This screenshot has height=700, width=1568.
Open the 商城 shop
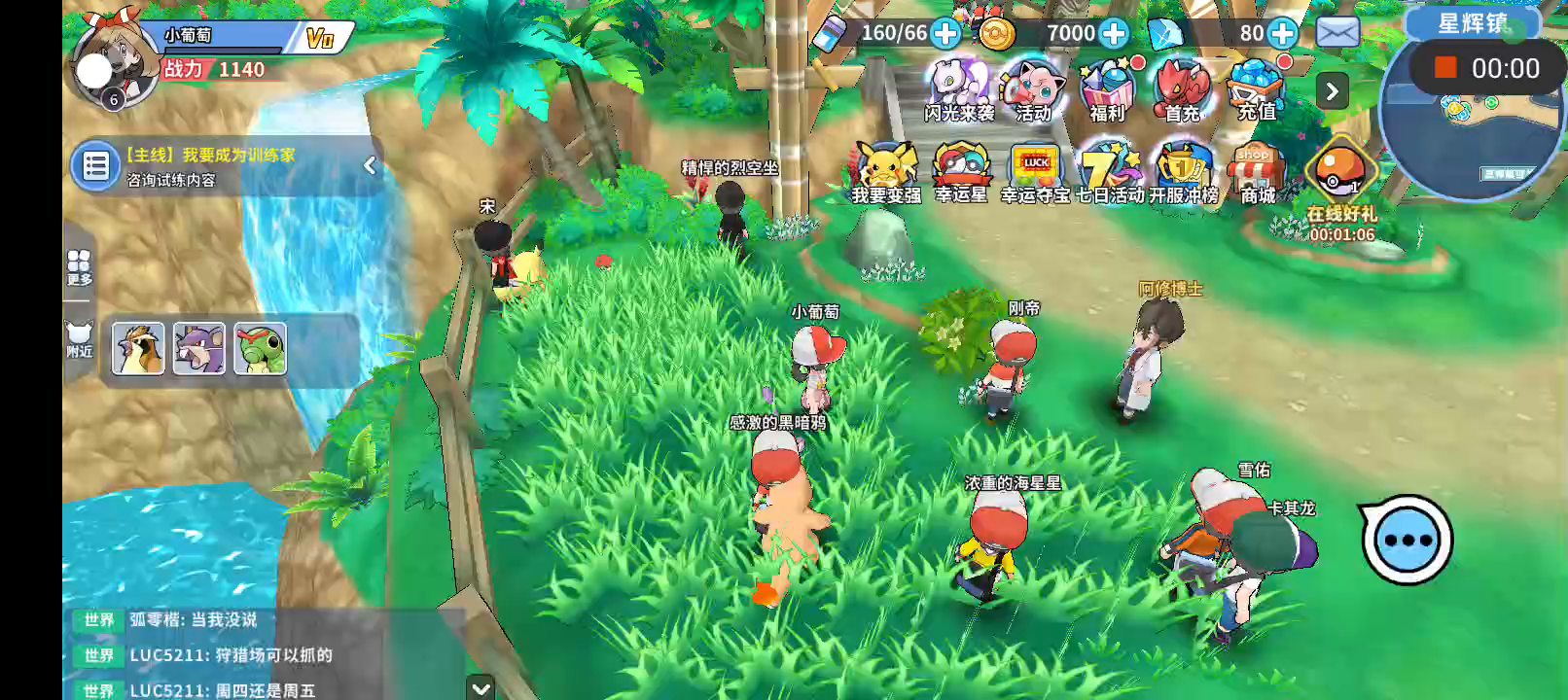pos(1257,172)
